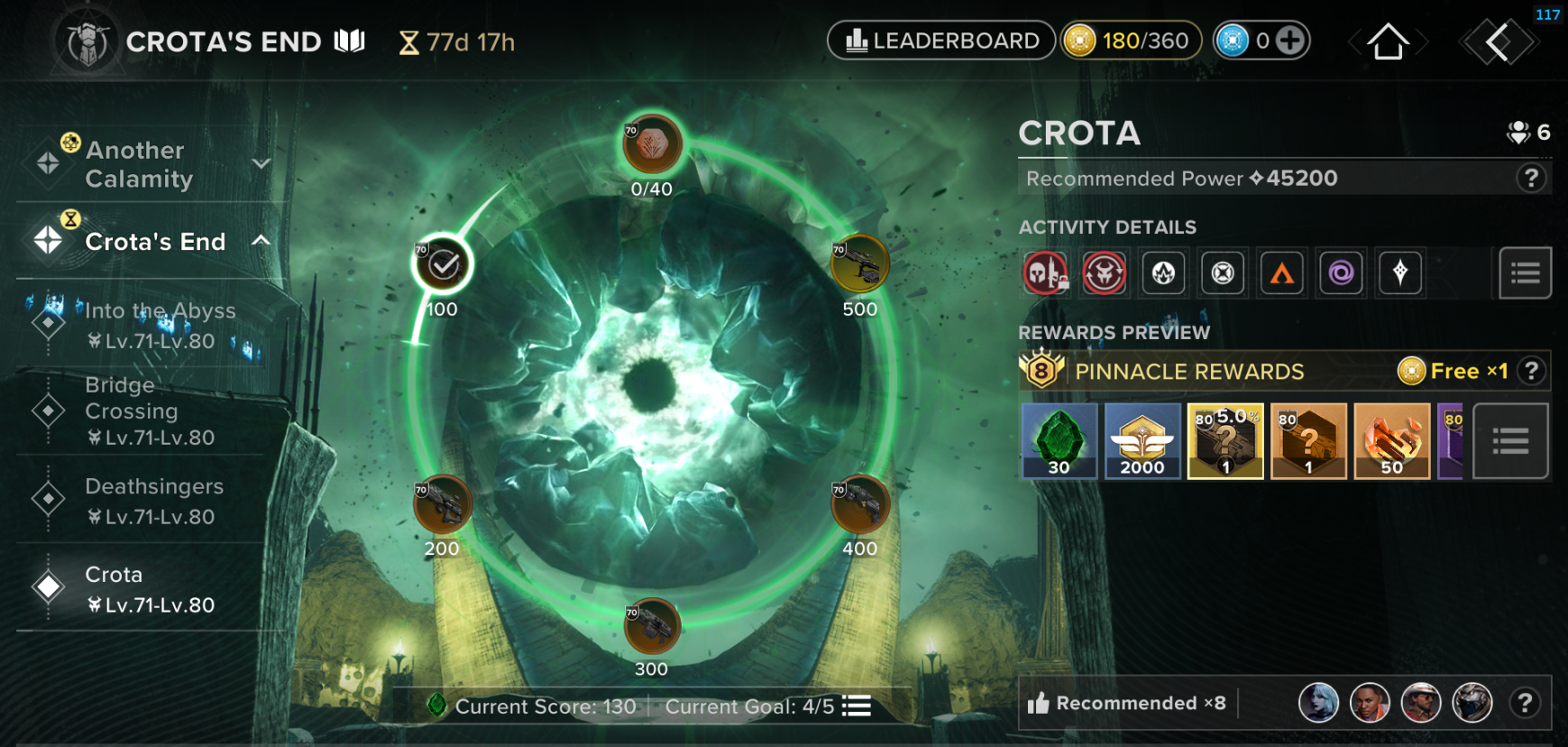View the 180/360 raid coin counter
The height and width of the screenshot is (747, 1568).
[x=1131, y=40]
